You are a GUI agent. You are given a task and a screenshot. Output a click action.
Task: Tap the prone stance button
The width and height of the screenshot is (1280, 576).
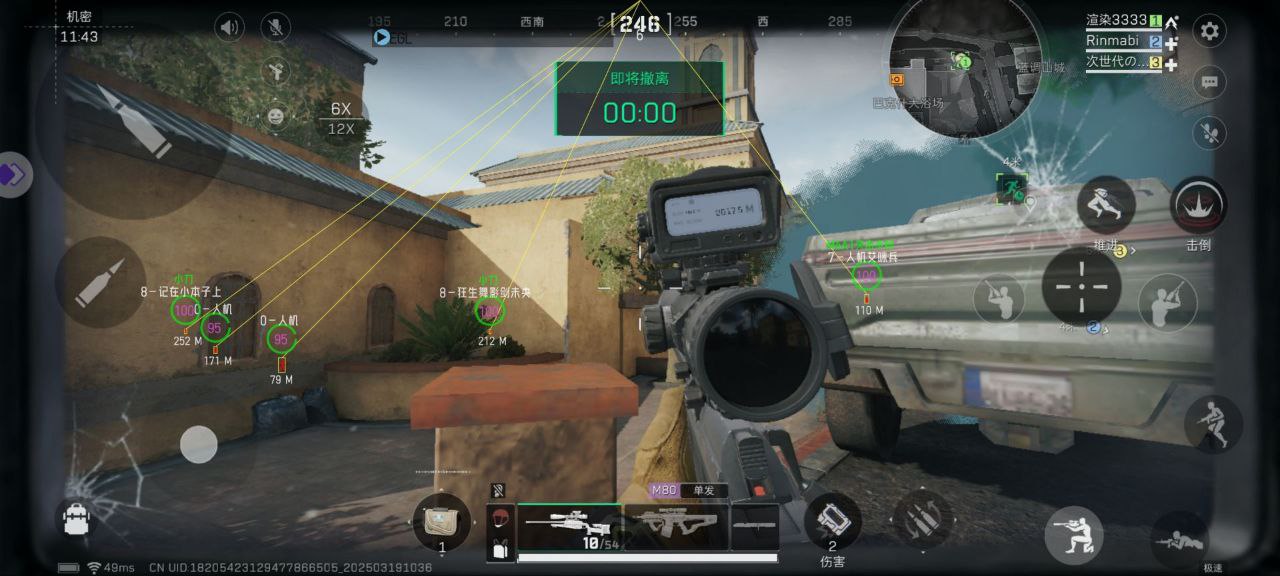click(x=1178, y=540)
